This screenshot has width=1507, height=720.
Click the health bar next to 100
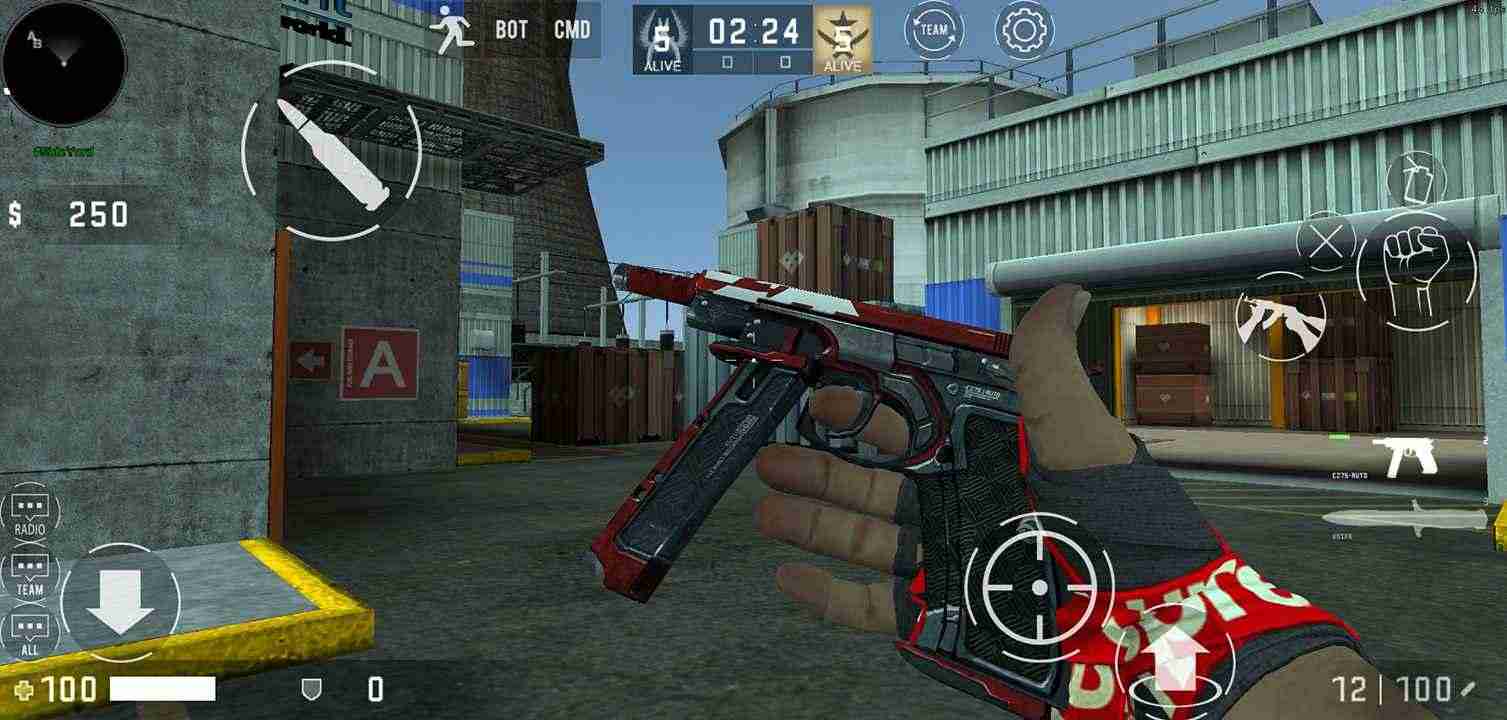pyautogui.click(x=160, y=690)
